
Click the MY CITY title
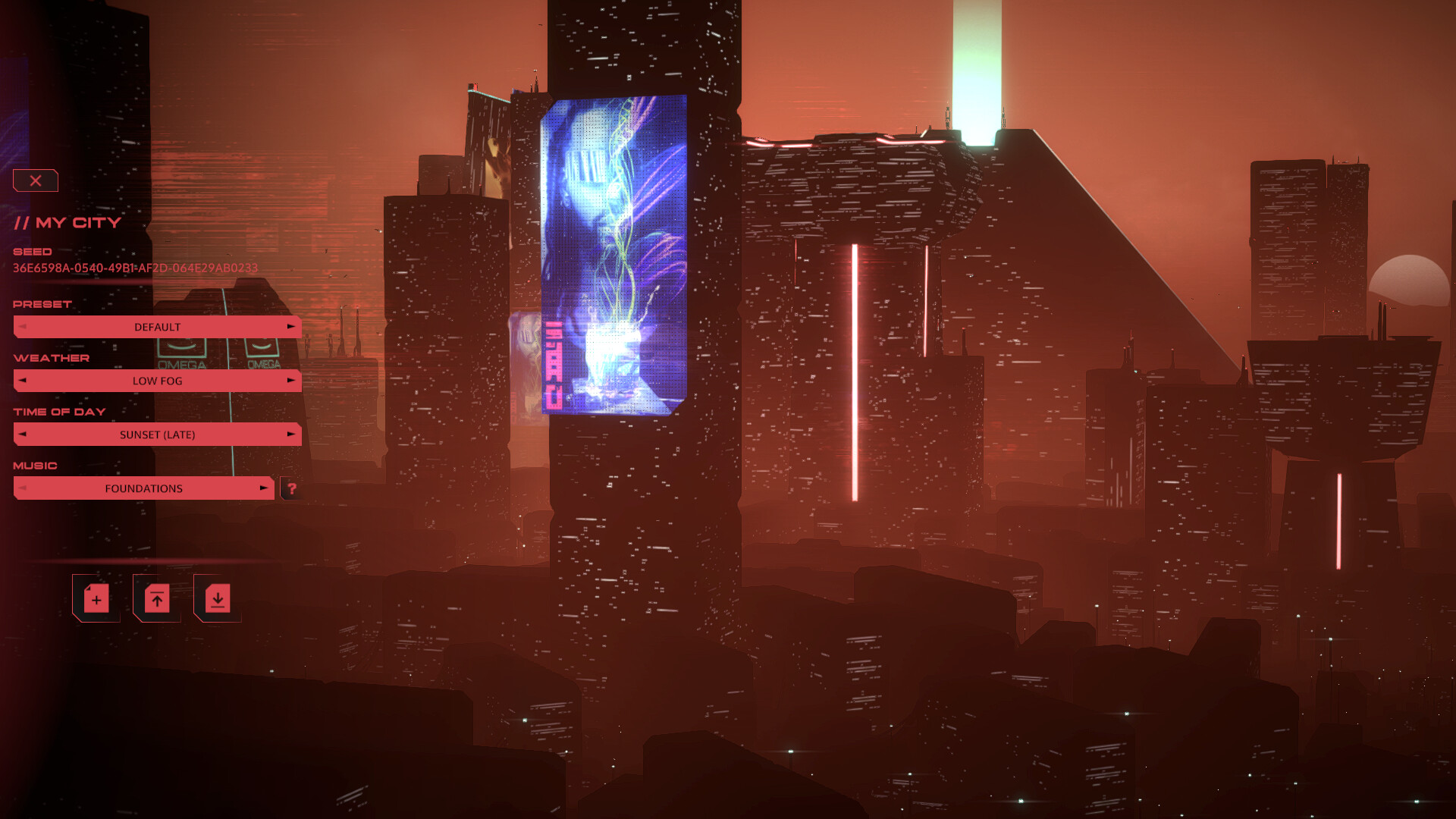[67, 222]
